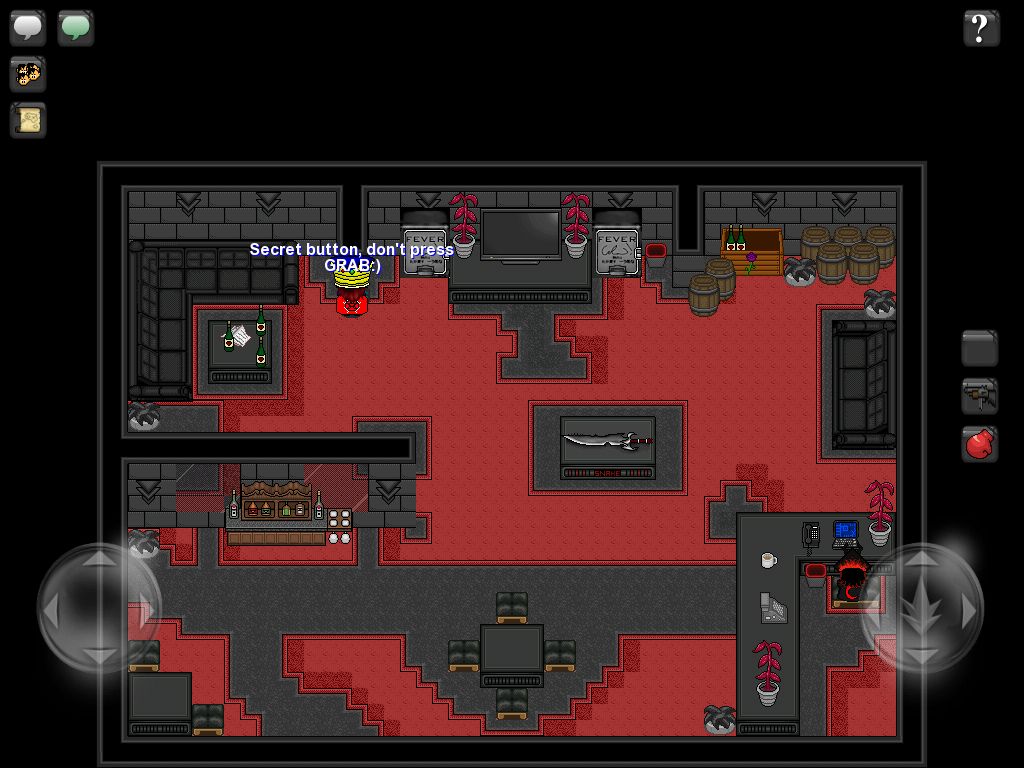Show the player list faces icon

click(28, 74)
